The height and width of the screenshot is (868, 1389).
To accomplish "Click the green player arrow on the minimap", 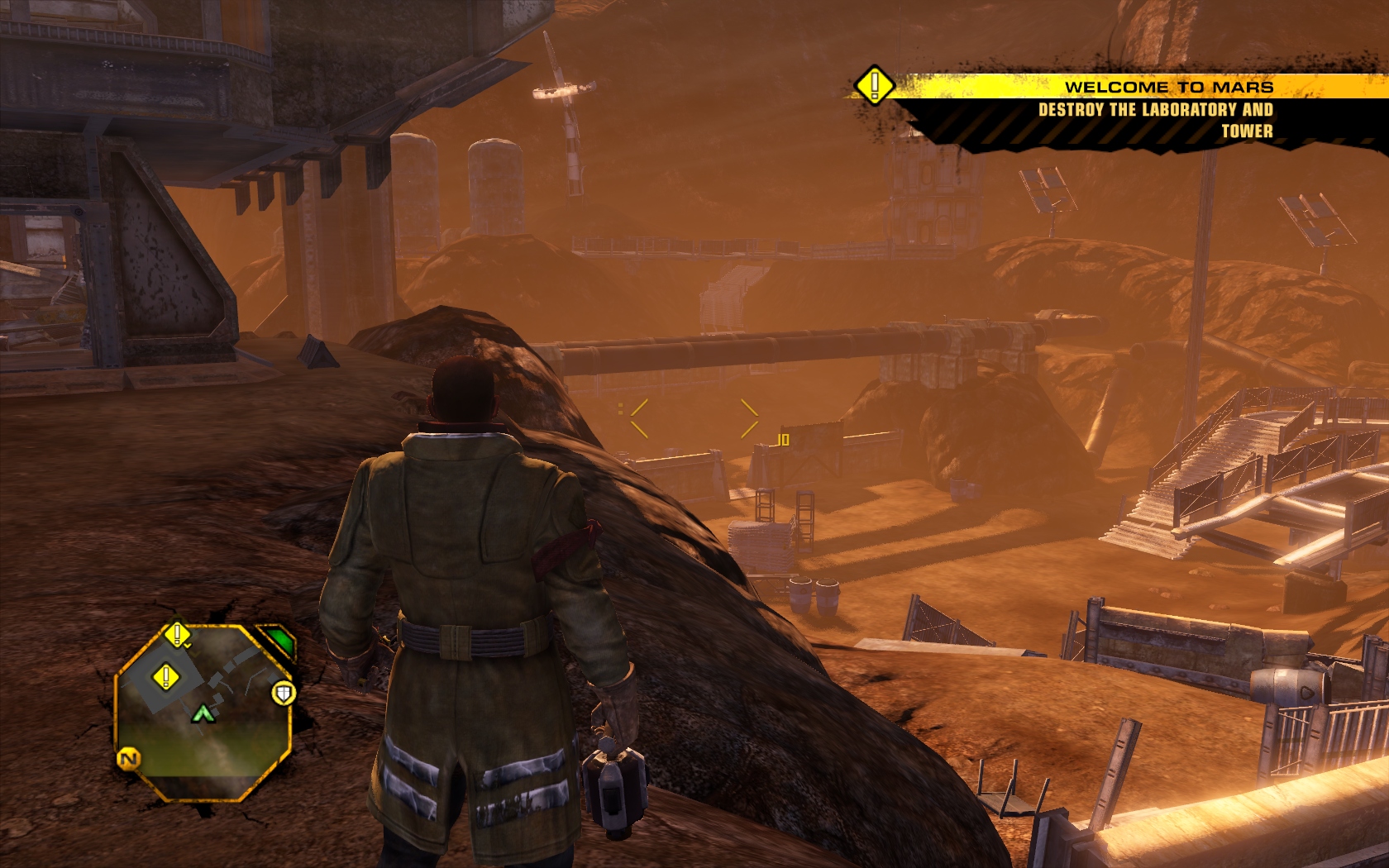I will pyautogui.click(x=202, y=713).
